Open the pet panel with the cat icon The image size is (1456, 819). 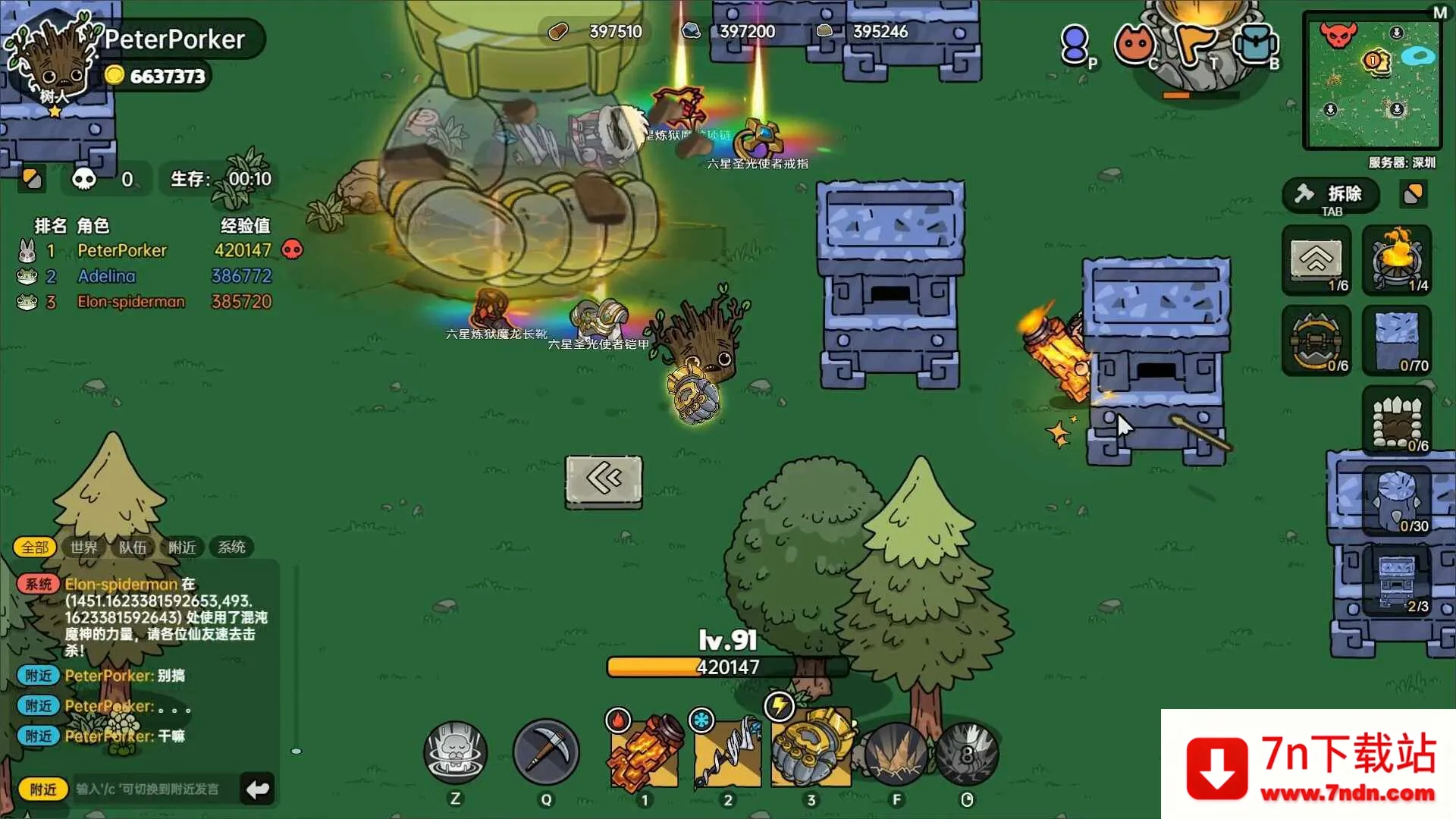click(x=1134, y=43)
